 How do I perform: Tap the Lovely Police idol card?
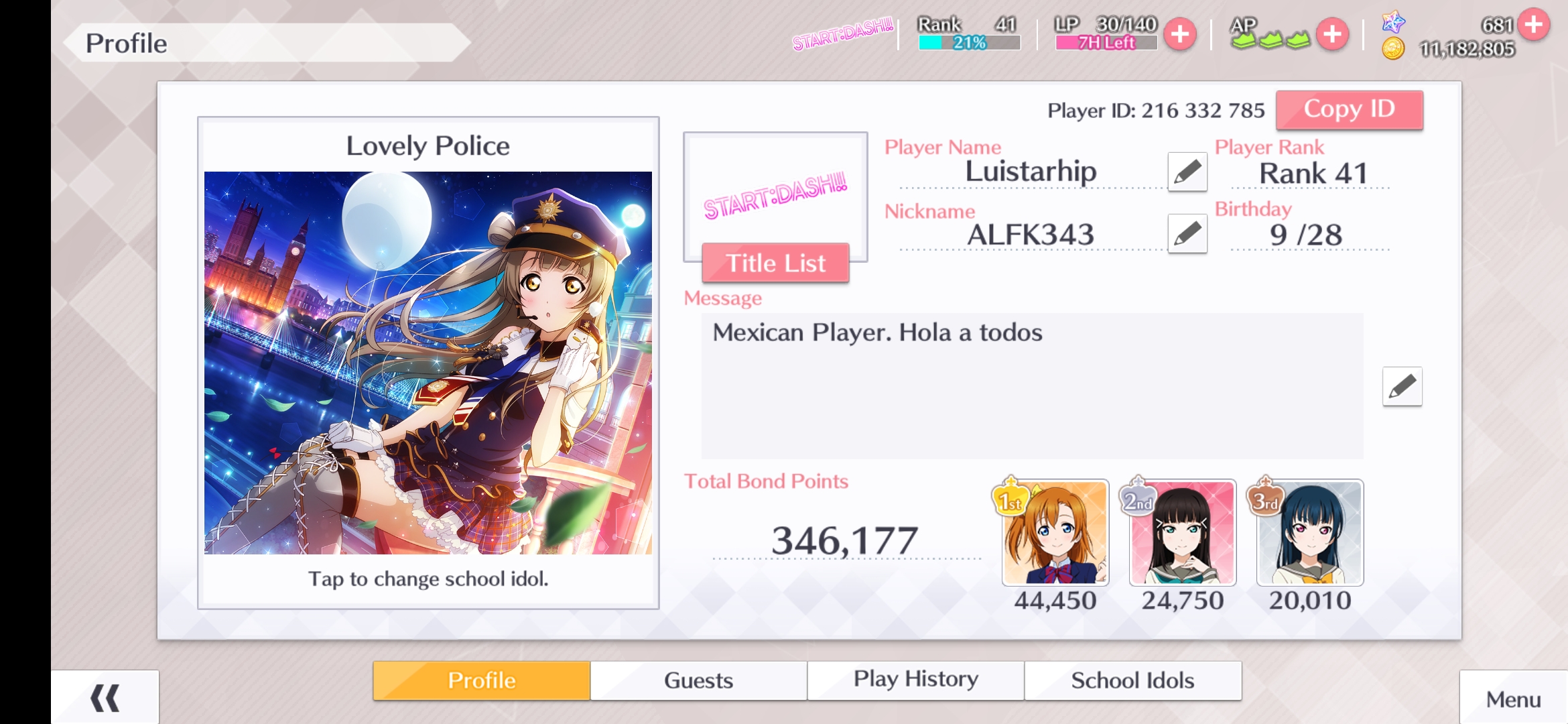428,363
